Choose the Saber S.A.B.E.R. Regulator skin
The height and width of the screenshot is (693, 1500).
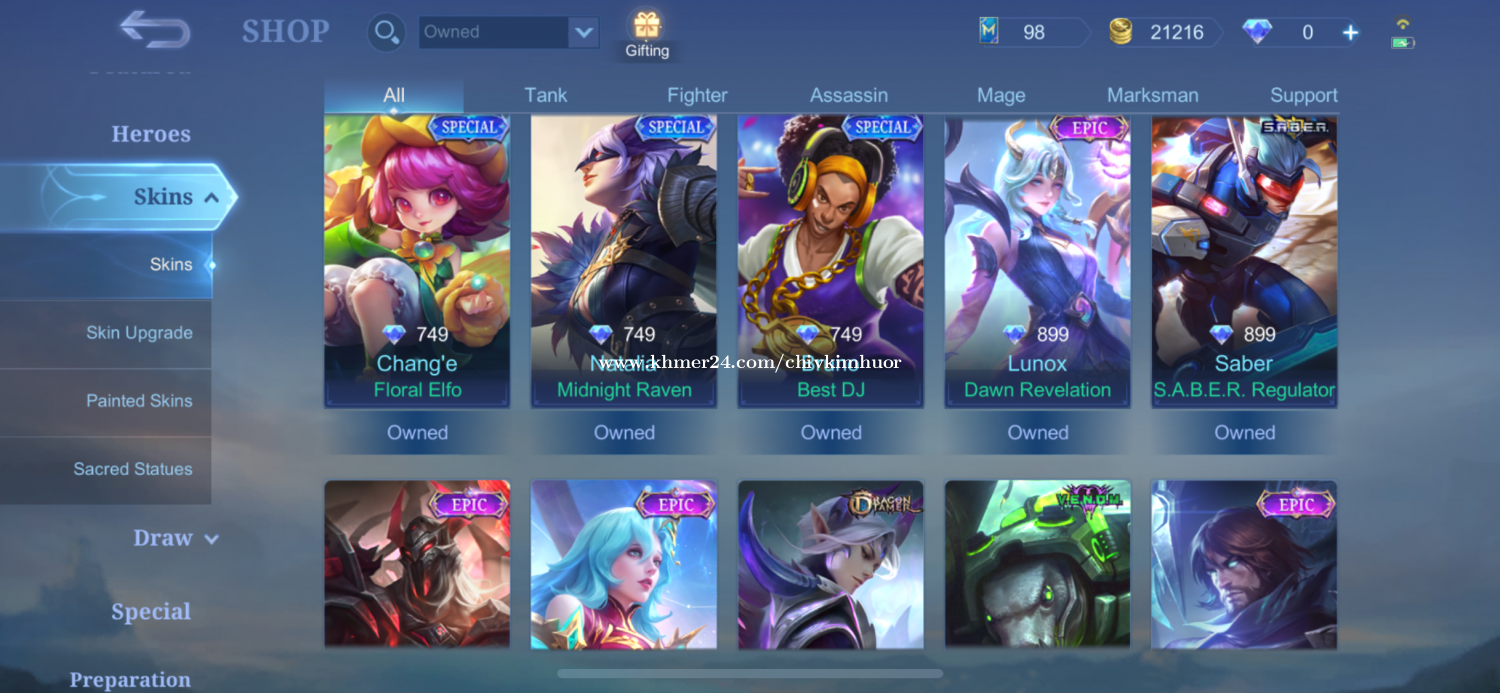[x=1244, y=260]
